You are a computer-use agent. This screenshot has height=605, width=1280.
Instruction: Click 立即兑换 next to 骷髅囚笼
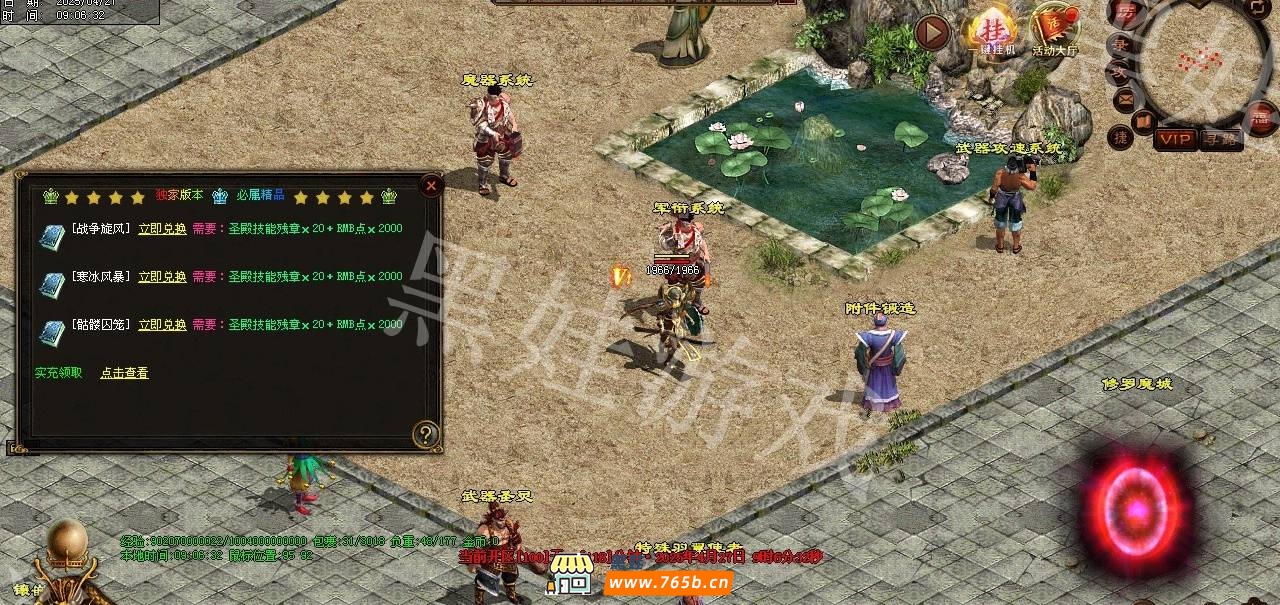[162, 325]
